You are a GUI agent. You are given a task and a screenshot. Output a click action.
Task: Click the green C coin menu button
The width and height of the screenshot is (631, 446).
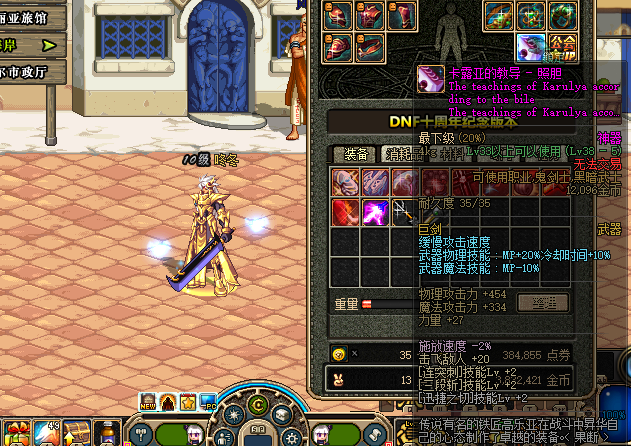coord(256,405)
